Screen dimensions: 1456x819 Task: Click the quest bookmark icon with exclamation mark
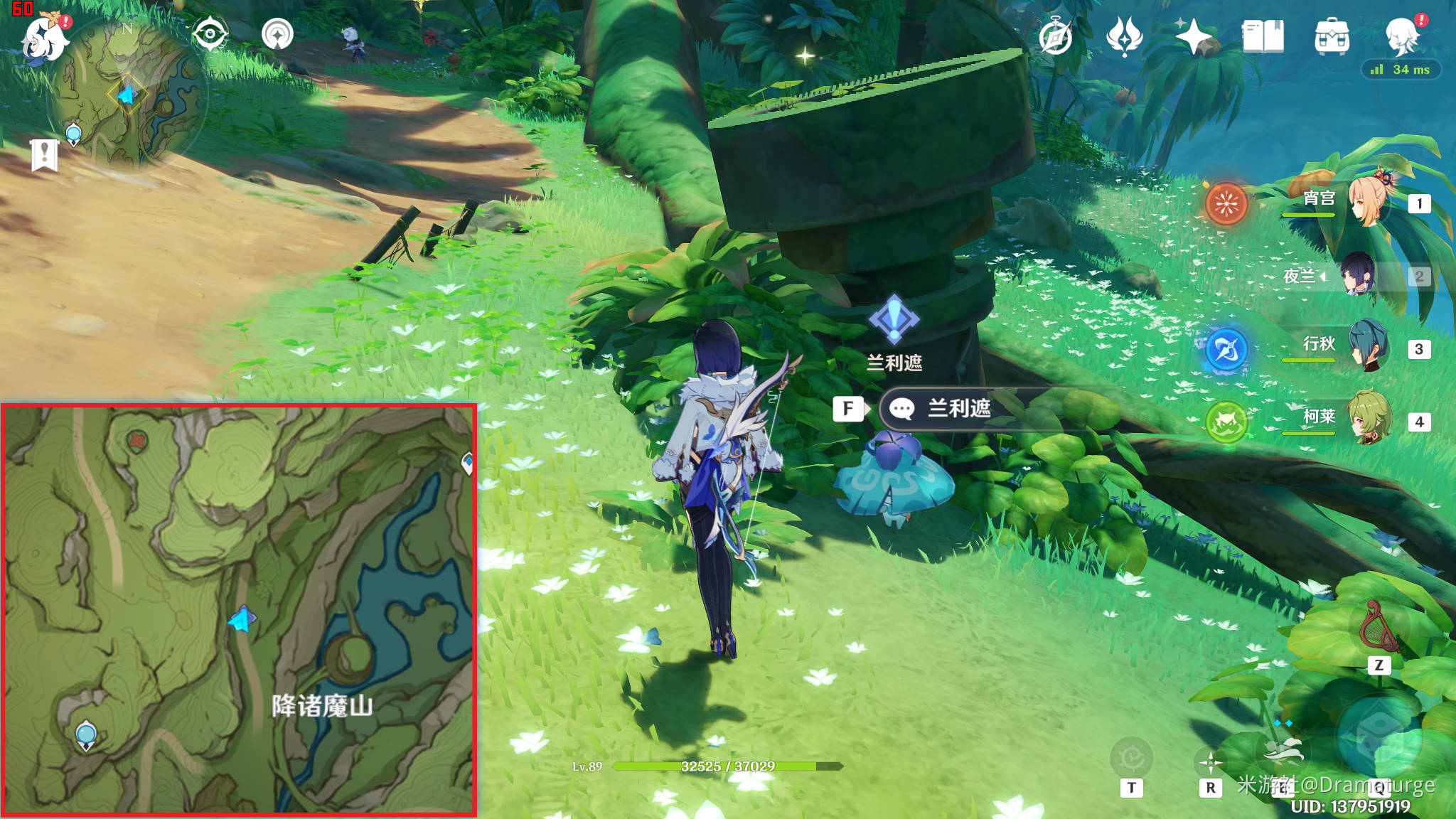(x=44, y=154)
